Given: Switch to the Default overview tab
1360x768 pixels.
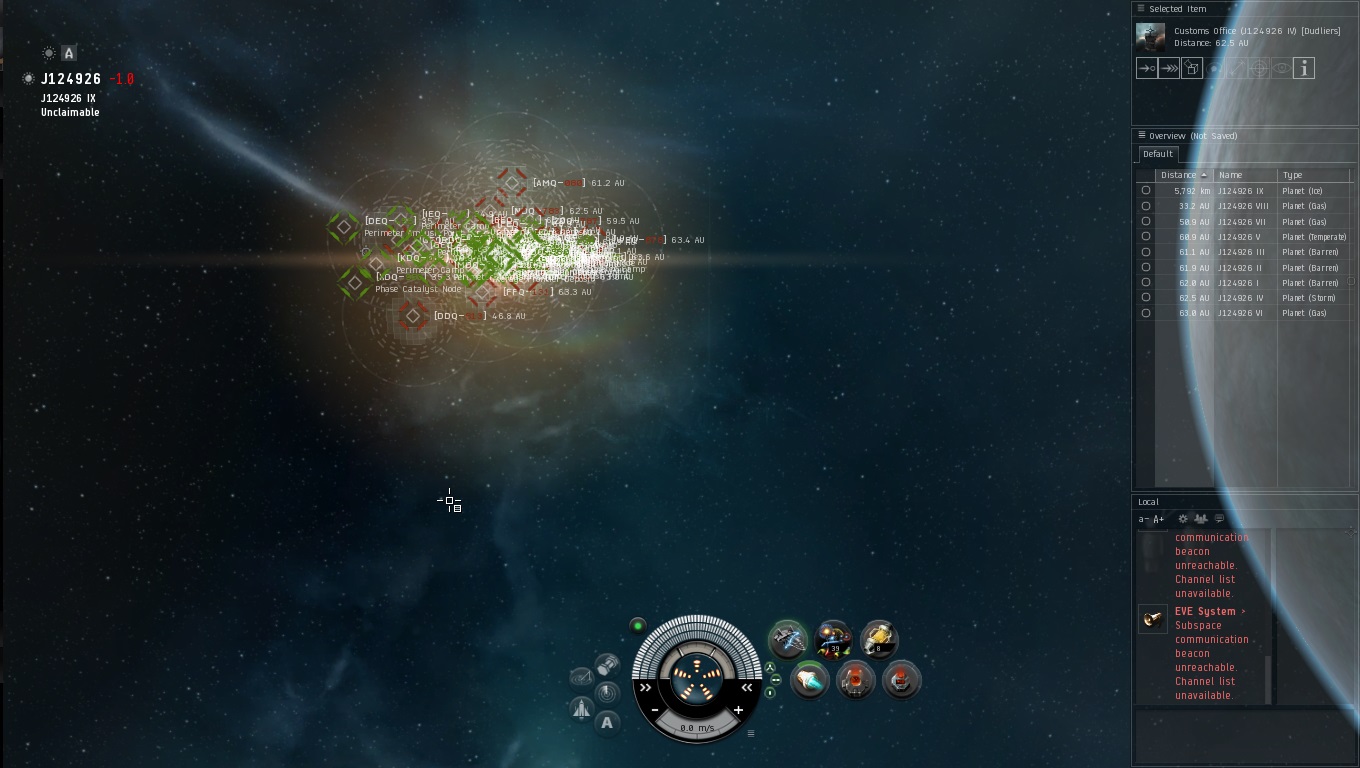Looking at the screenshot, I should (x=1158, y=154).
